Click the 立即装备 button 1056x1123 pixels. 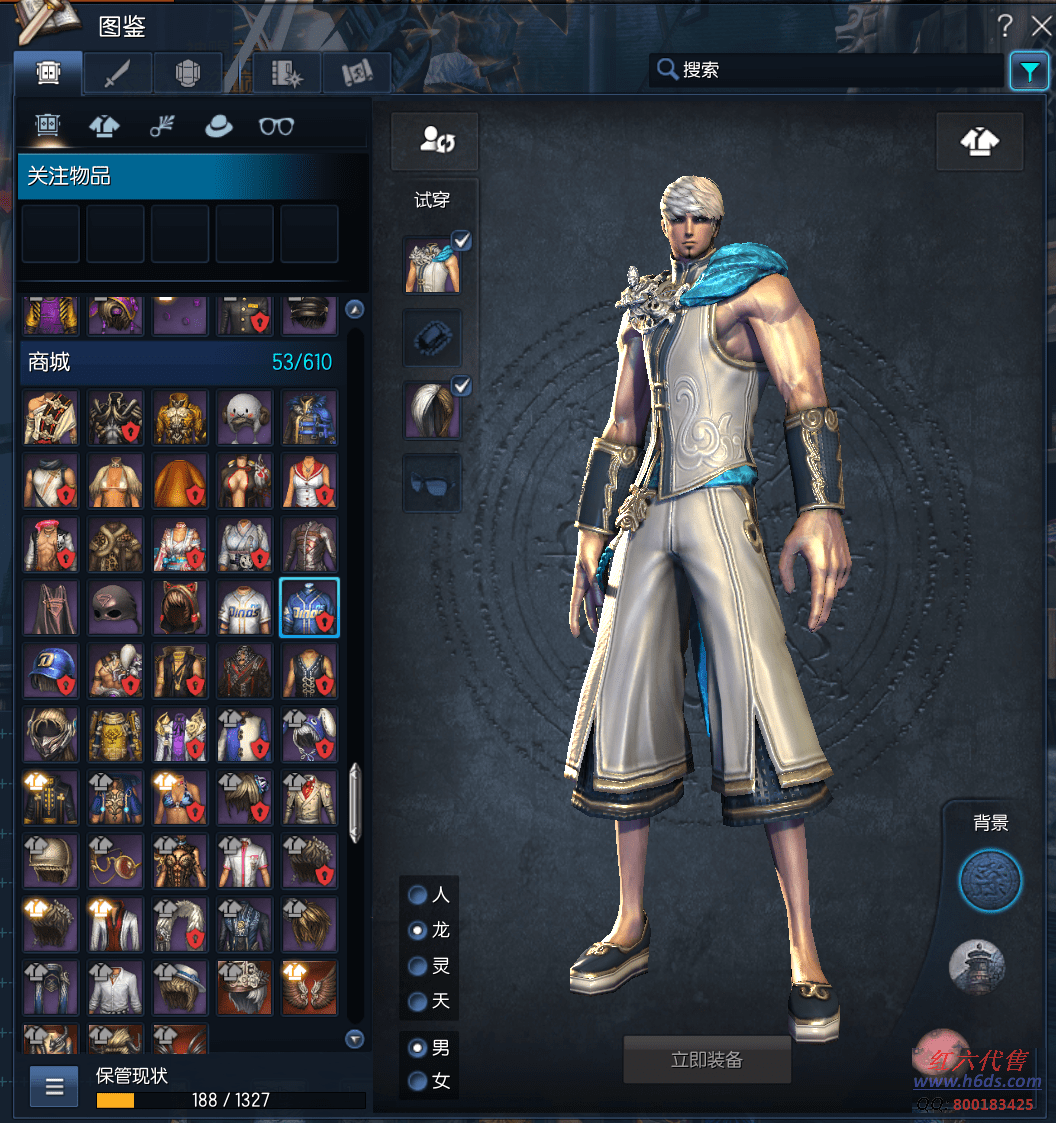tap(707, 1060)
